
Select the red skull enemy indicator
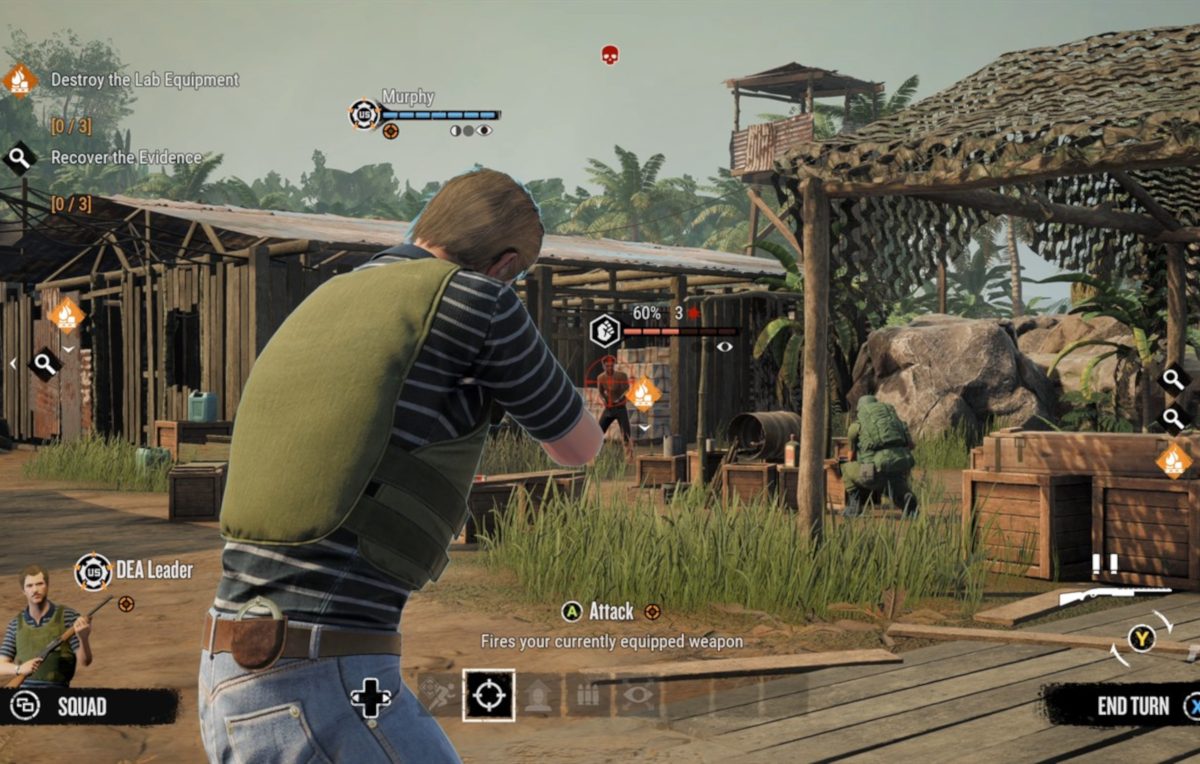click(610, 55)
